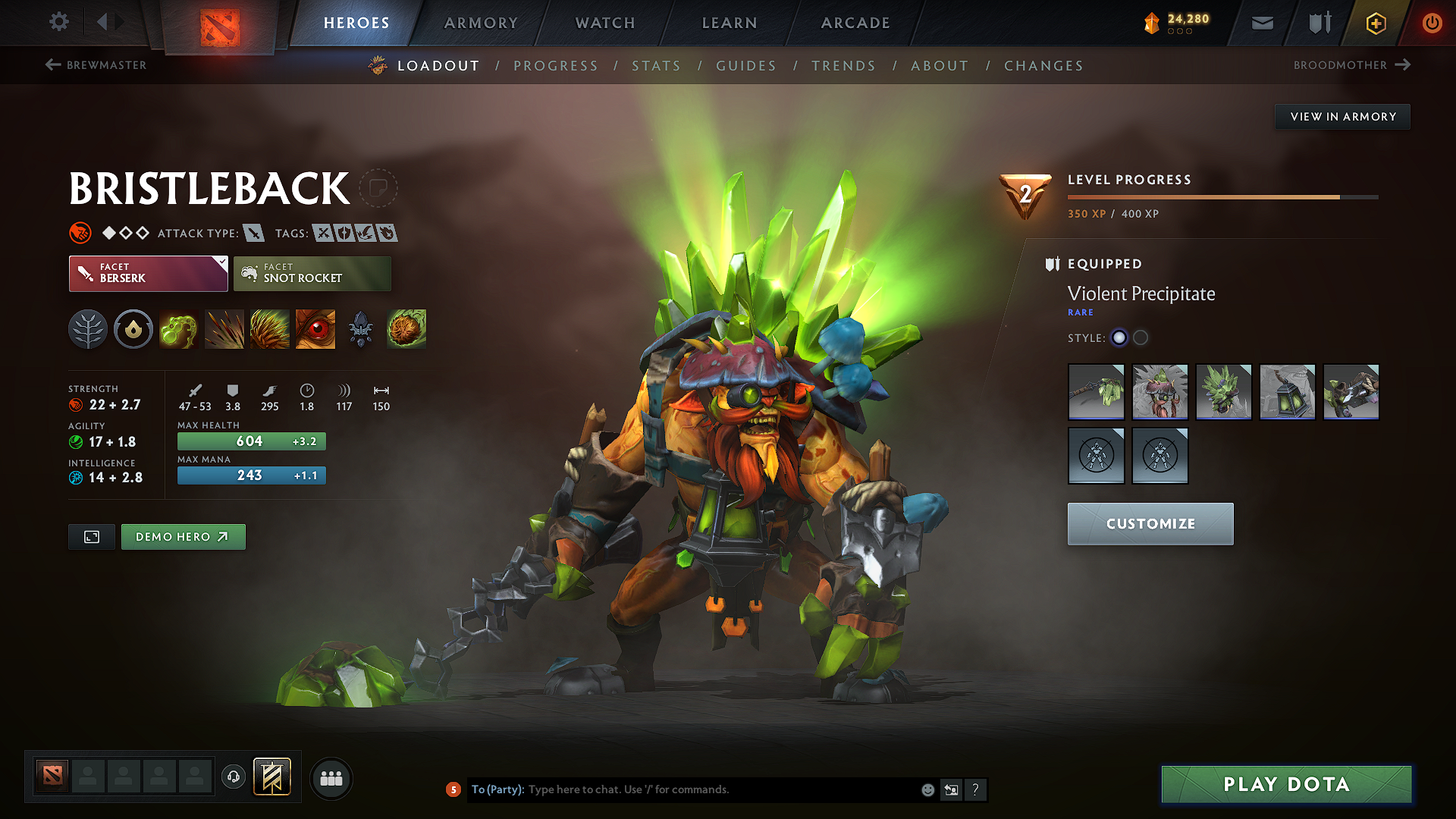Click the level progress XP bar
Viewport: 1456px width, 819px height.
point(1221,197)
